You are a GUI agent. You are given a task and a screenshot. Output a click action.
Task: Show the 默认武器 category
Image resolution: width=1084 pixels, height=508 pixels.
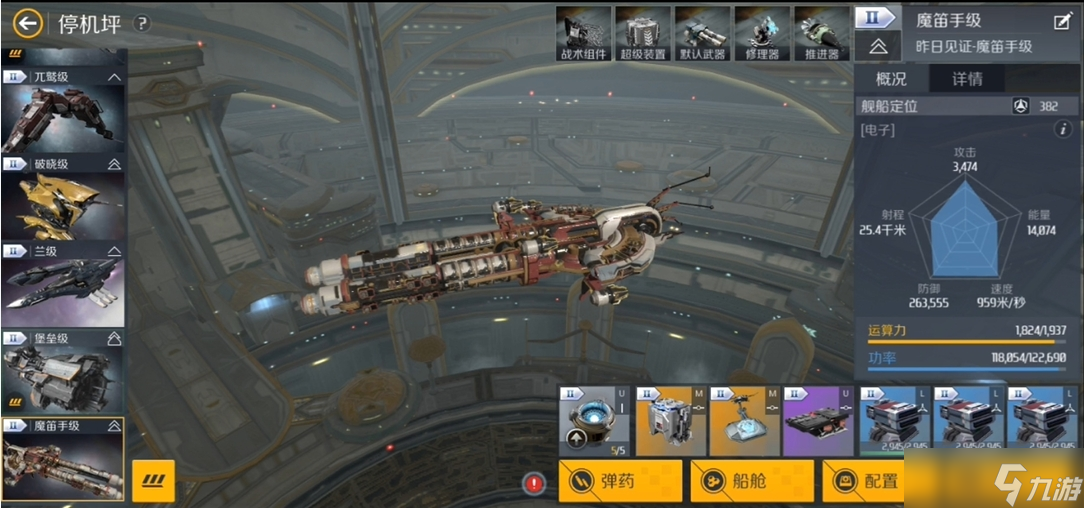pyautogui.click(x=702, y=32)
